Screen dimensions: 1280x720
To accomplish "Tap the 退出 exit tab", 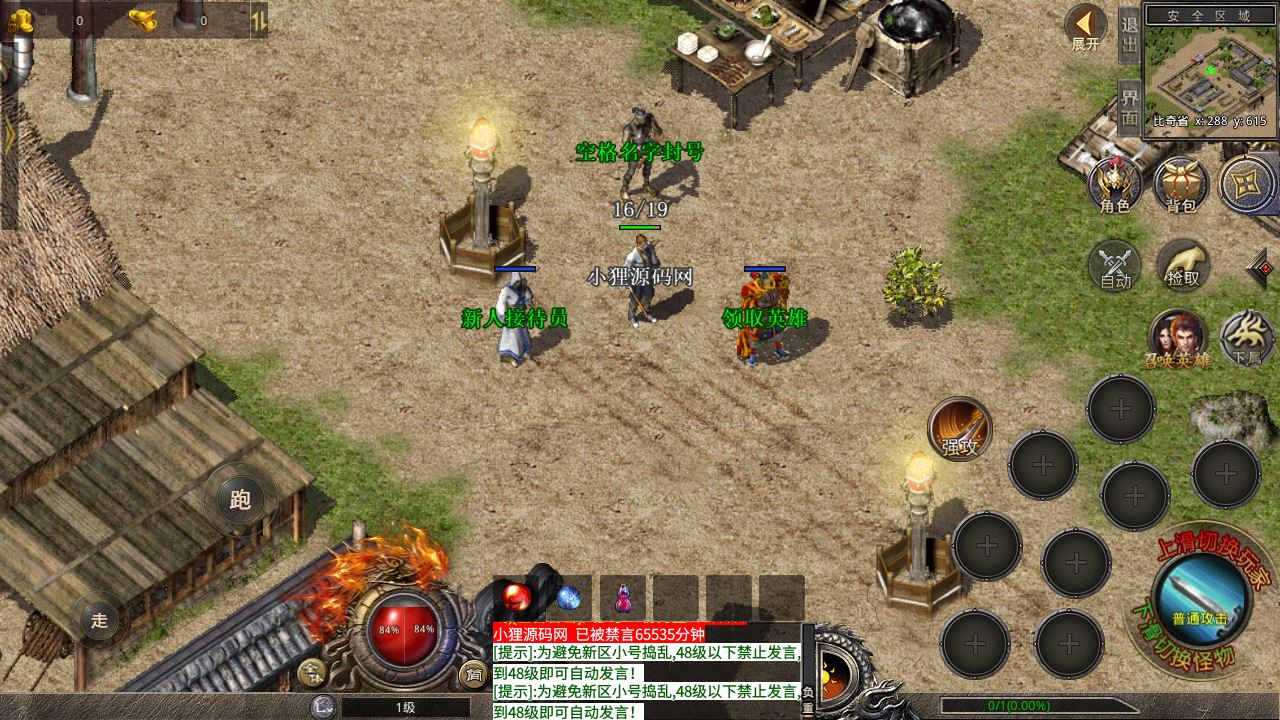I will tap(1129, 37).
